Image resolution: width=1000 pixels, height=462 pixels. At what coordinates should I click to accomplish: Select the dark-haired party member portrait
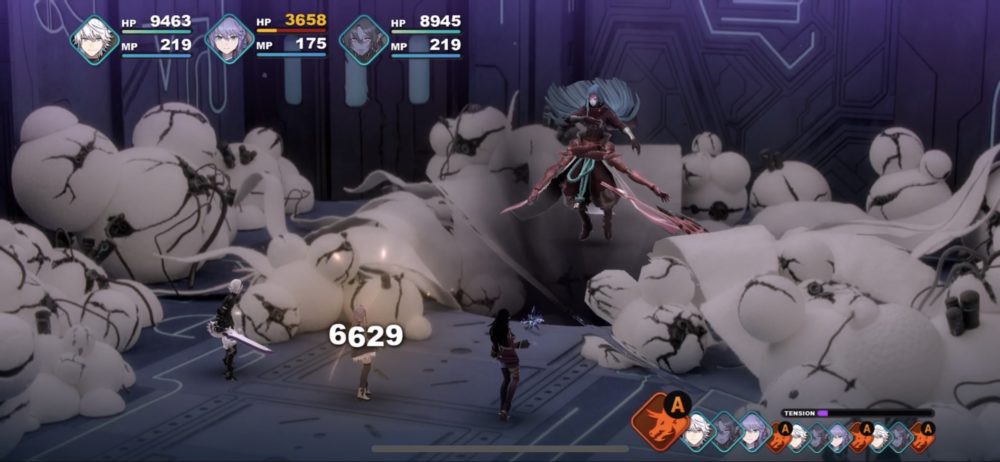[x=363, y=40]
